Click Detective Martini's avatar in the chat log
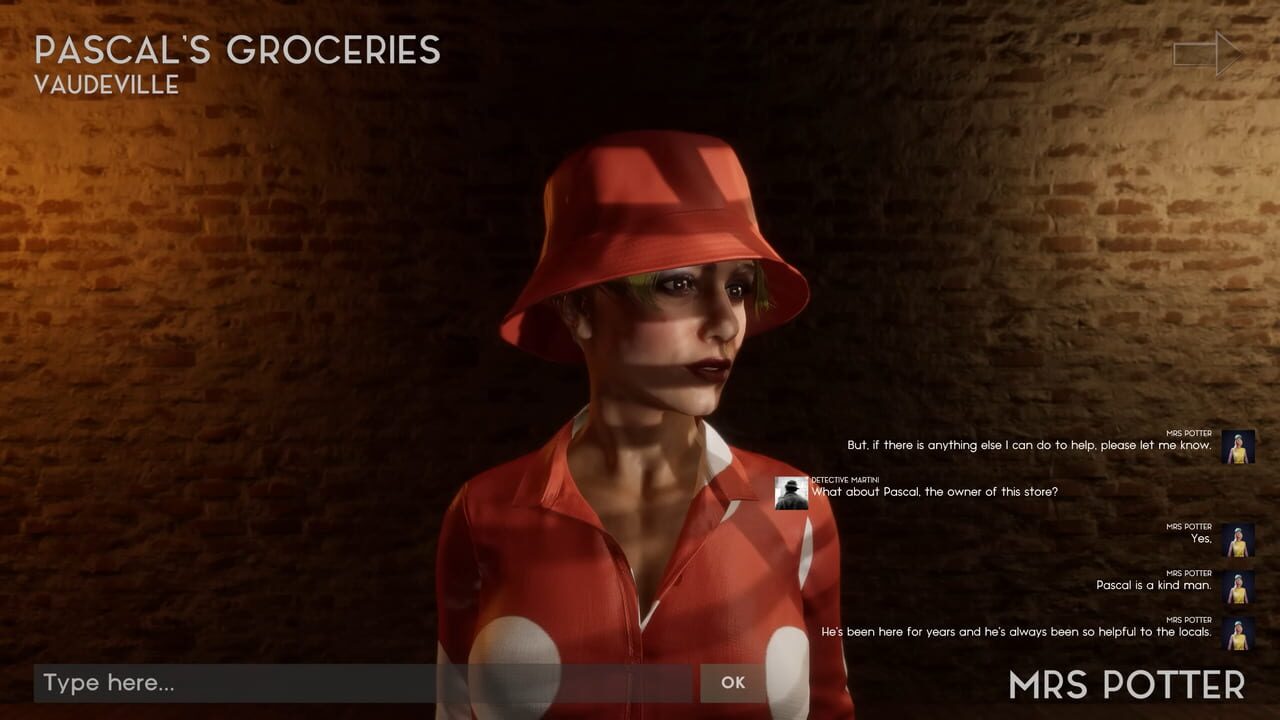This screenshot has height=720, width=1280. tap(790, 491)
